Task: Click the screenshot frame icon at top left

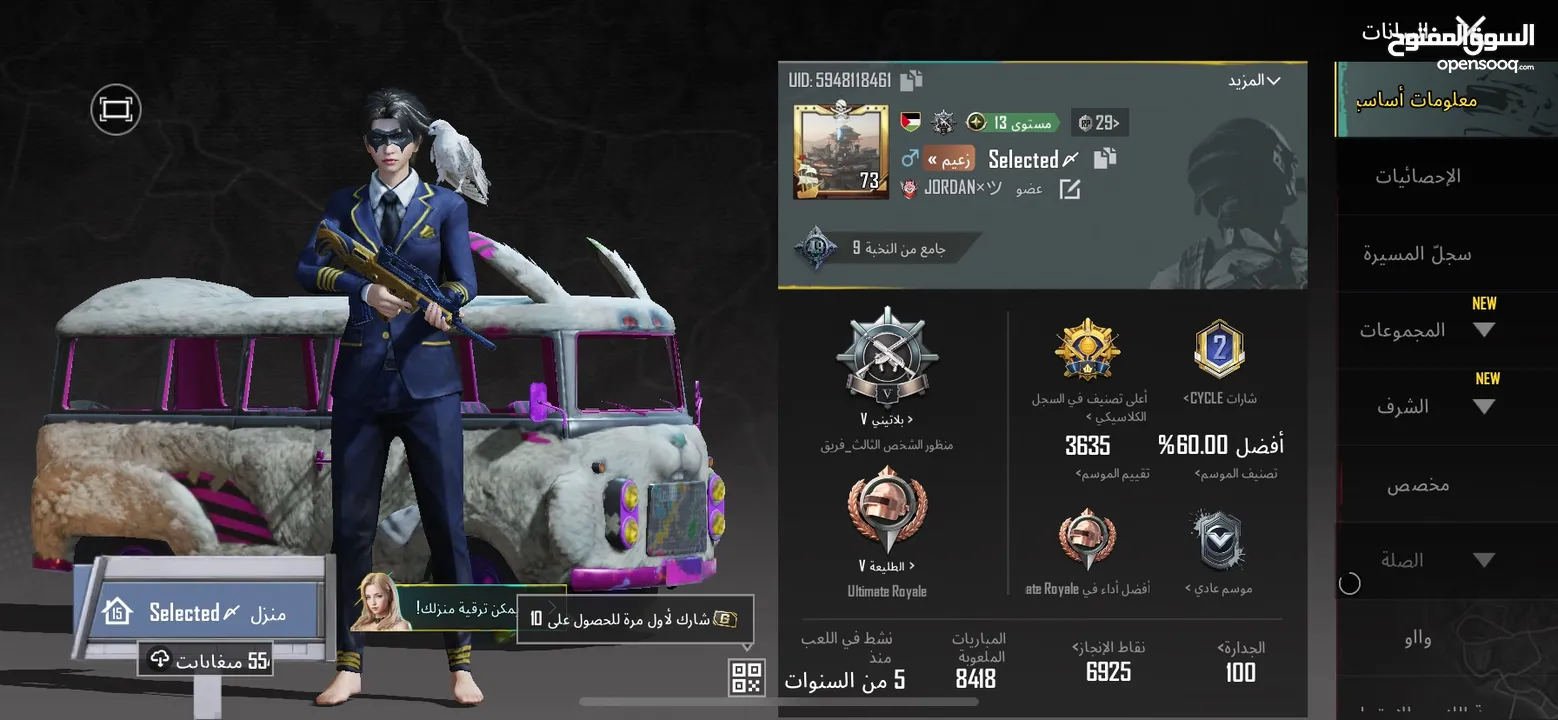Action: click(x=115, y=110)
